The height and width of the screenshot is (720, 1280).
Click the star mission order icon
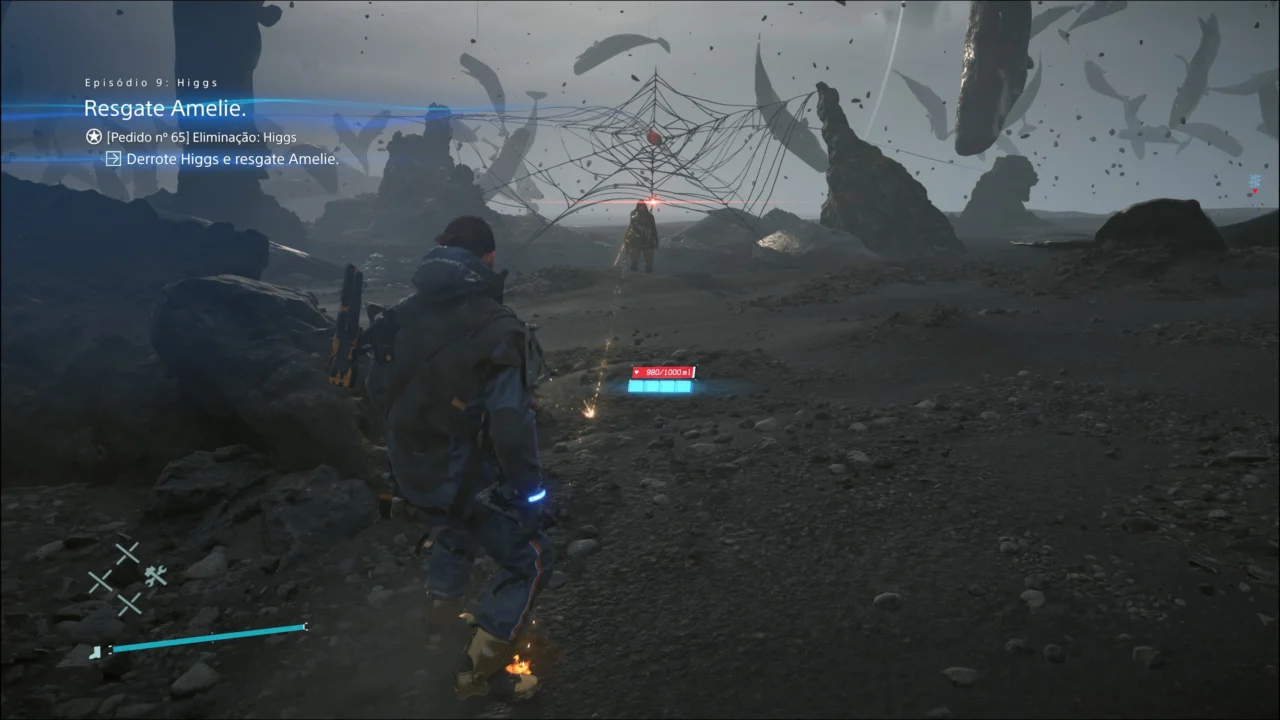coord(93,138)
